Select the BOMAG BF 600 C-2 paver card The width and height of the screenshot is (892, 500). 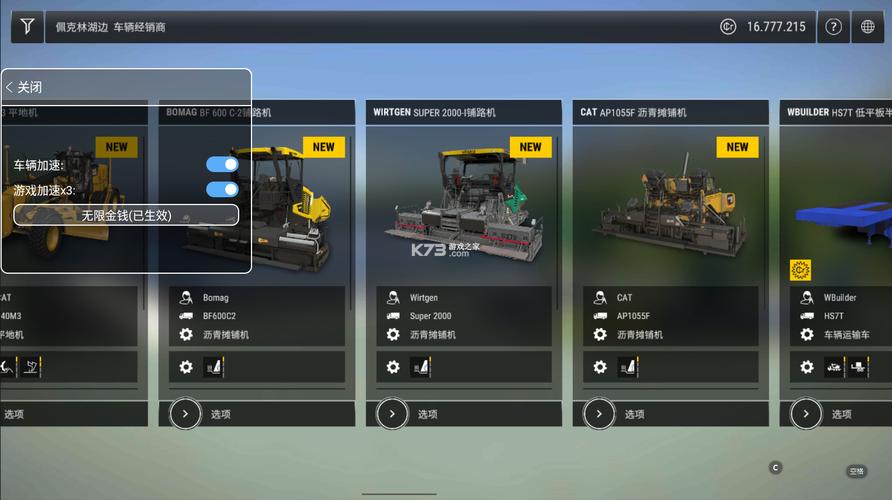tap(300, 200)
